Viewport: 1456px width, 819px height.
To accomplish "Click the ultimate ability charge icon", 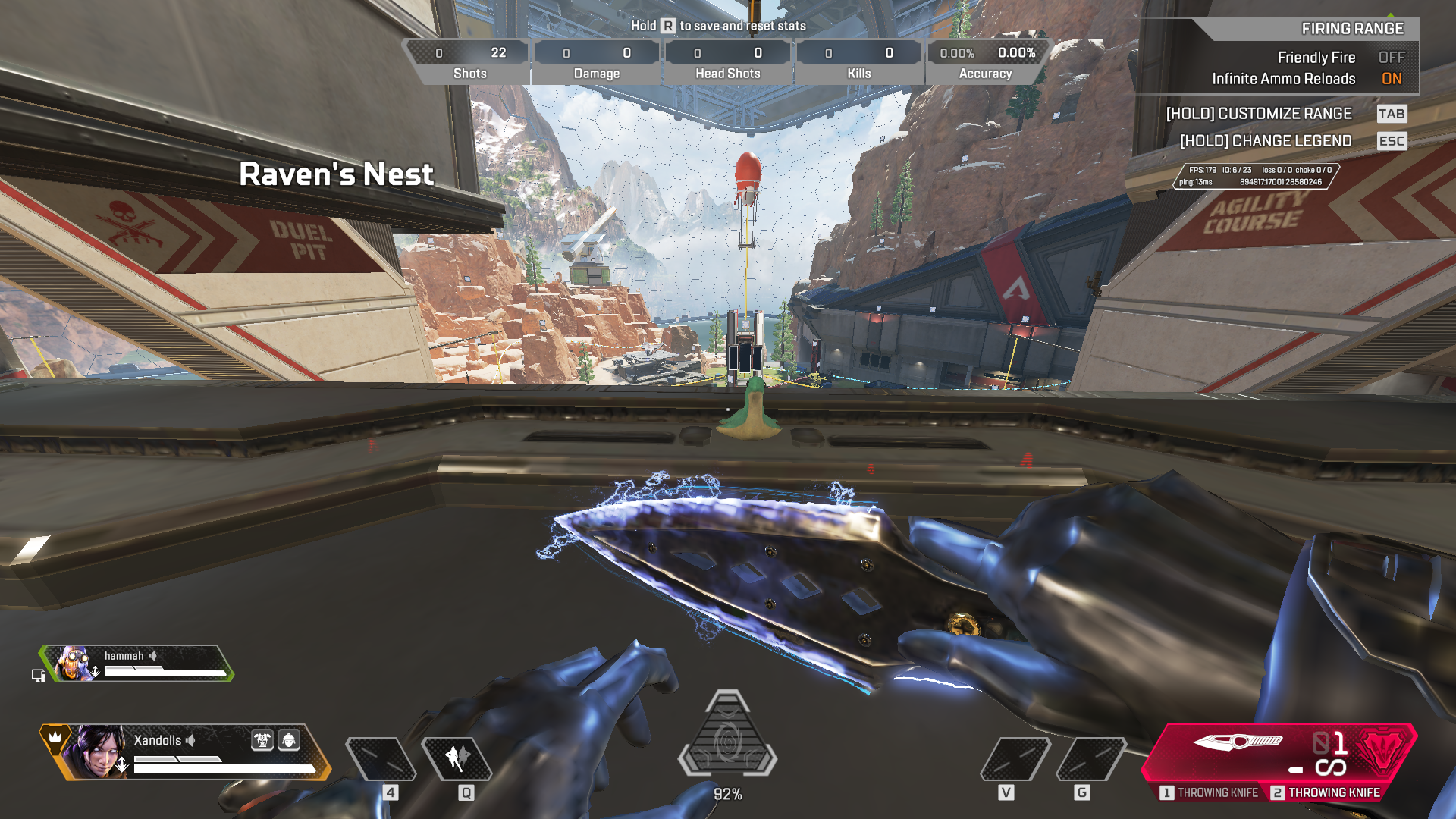I will (727, 737).
